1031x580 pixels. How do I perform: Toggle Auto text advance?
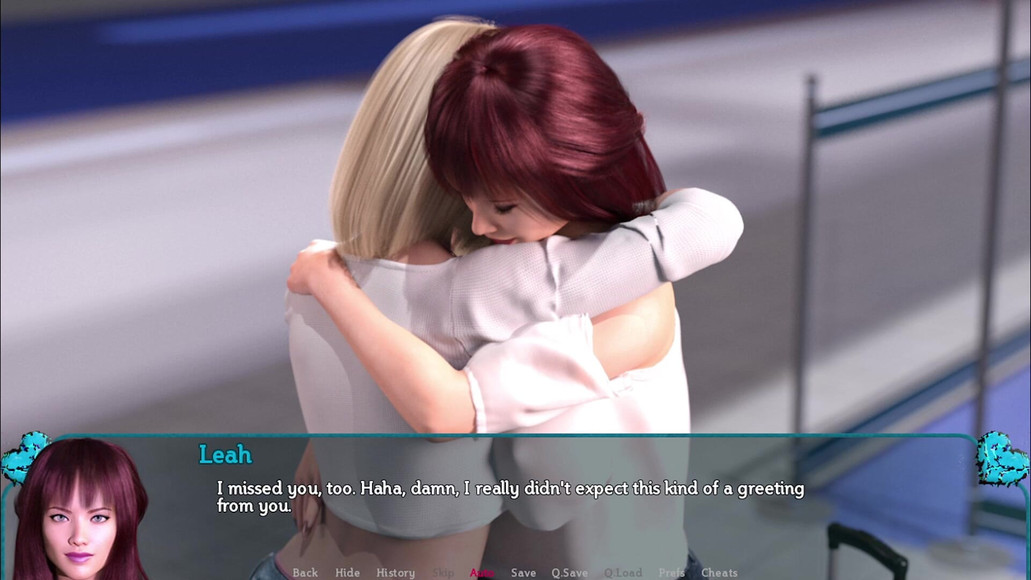(x=482, y=573)
